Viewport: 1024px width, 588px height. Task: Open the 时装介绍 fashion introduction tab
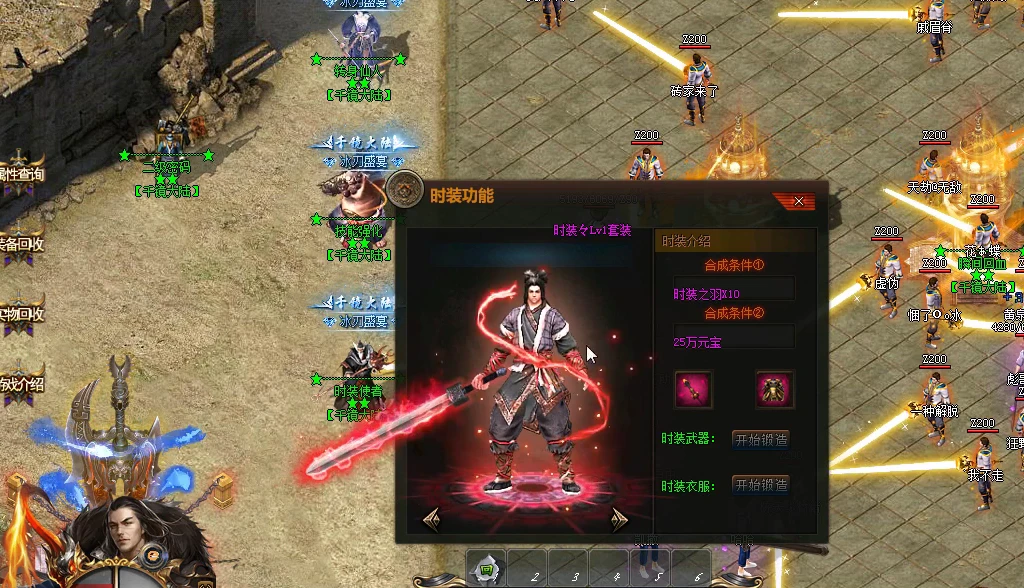tap(735, 241)
